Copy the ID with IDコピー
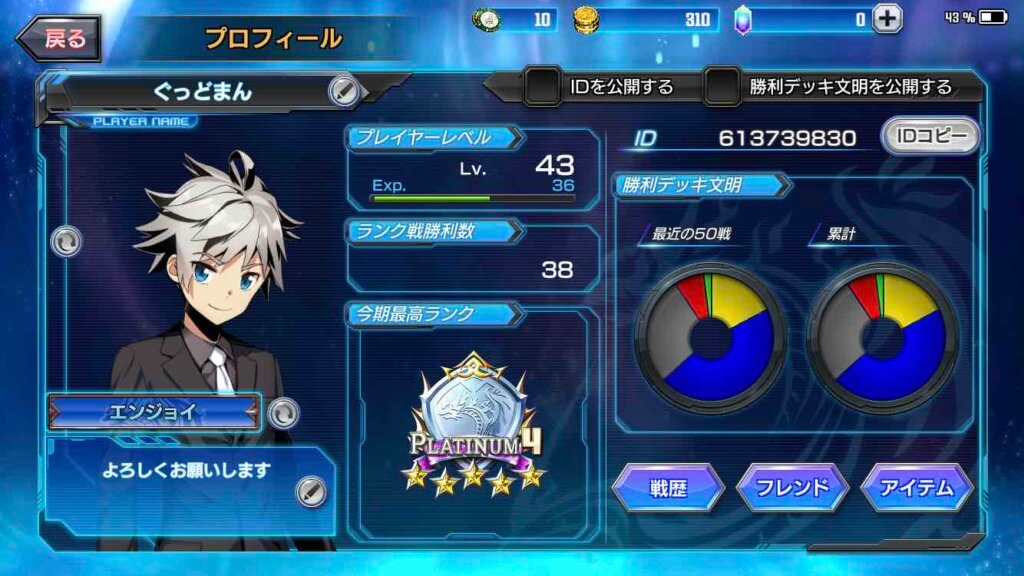1024x576 pixels. [x=929, y=136]
